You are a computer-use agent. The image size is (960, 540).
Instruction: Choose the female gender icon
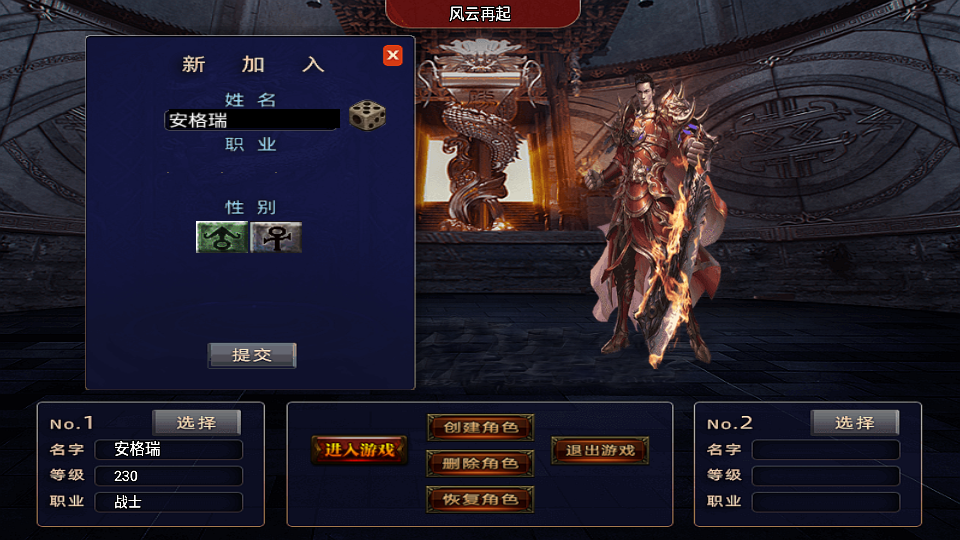point(276,237)
